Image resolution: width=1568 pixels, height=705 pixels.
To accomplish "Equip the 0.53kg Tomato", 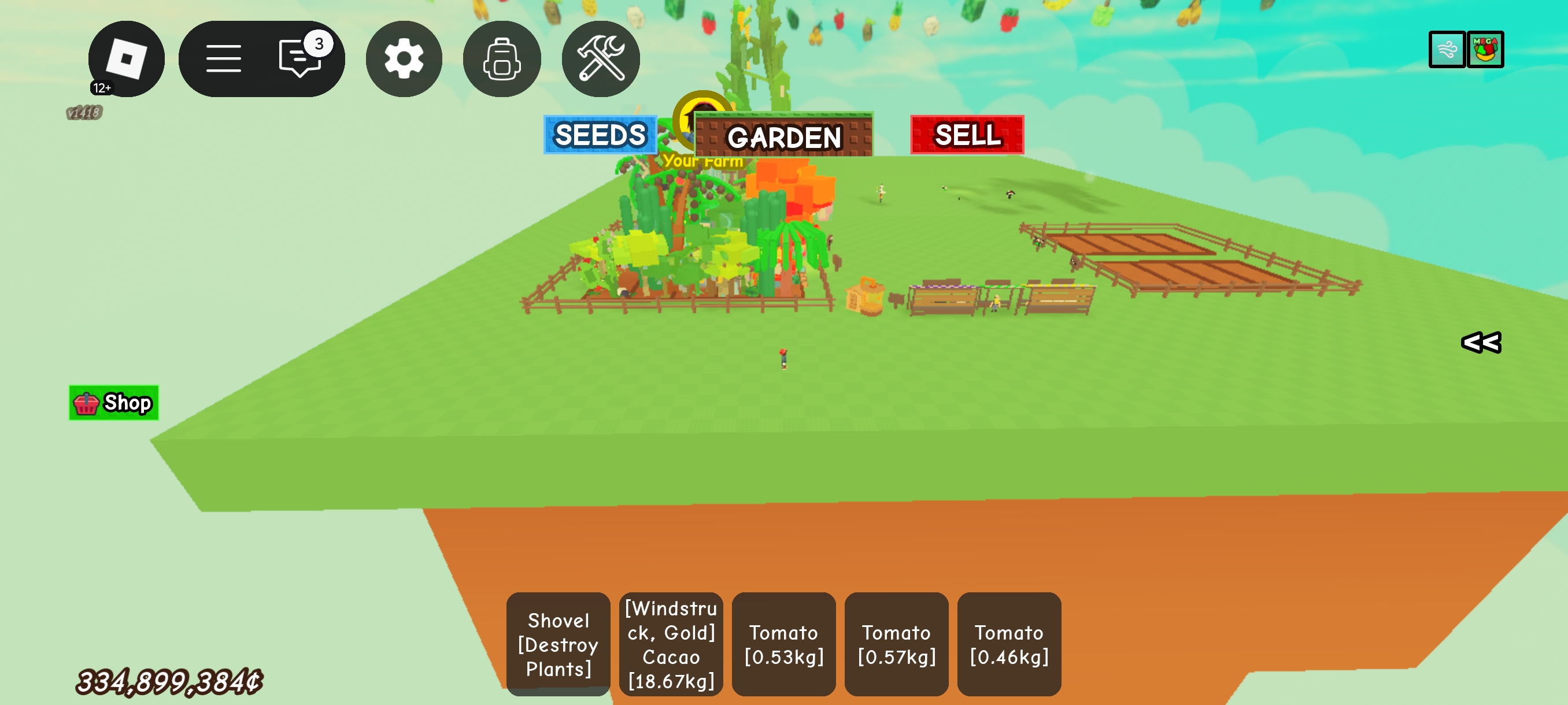I will (x=783, y=644).
